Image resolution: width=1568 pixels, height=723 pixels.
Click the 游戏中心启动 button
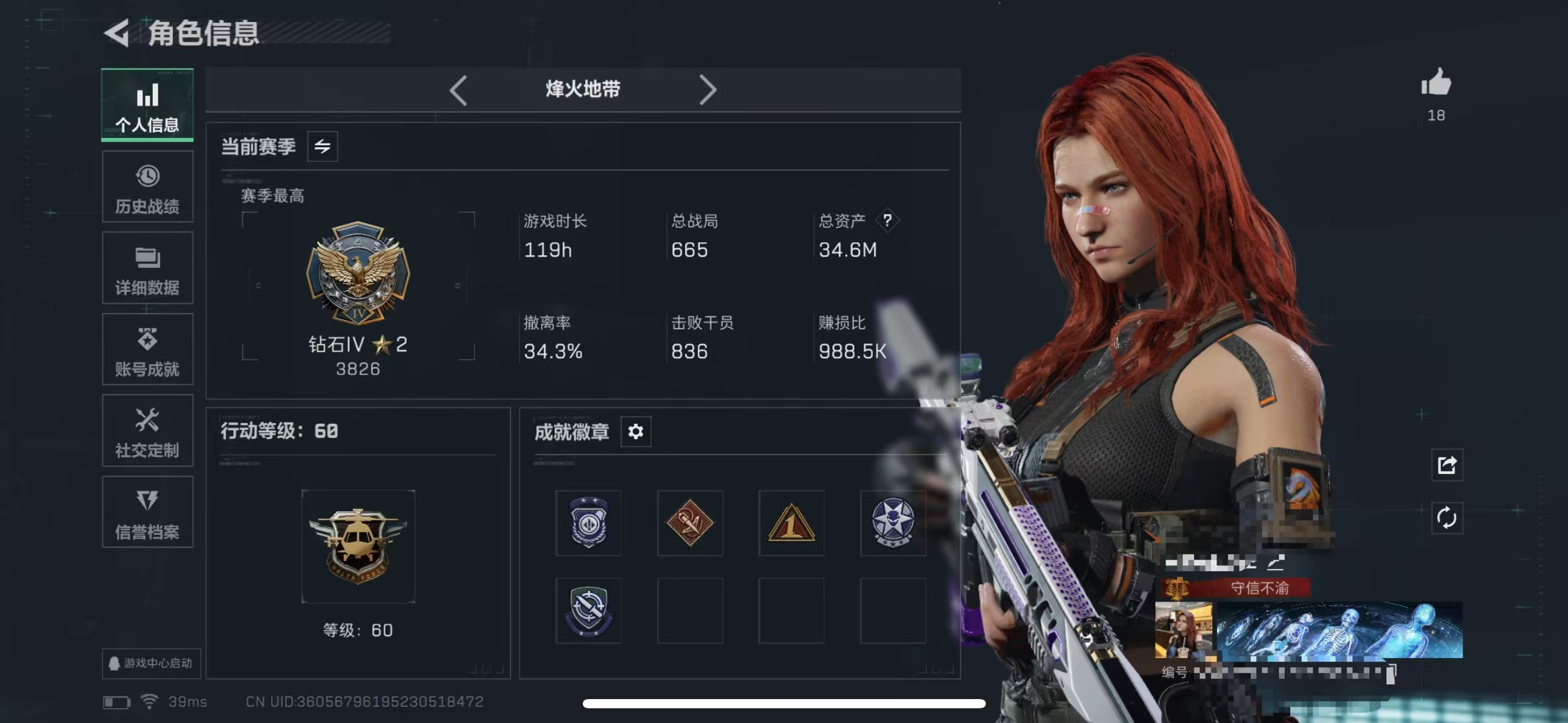click(x=151, y=663)
